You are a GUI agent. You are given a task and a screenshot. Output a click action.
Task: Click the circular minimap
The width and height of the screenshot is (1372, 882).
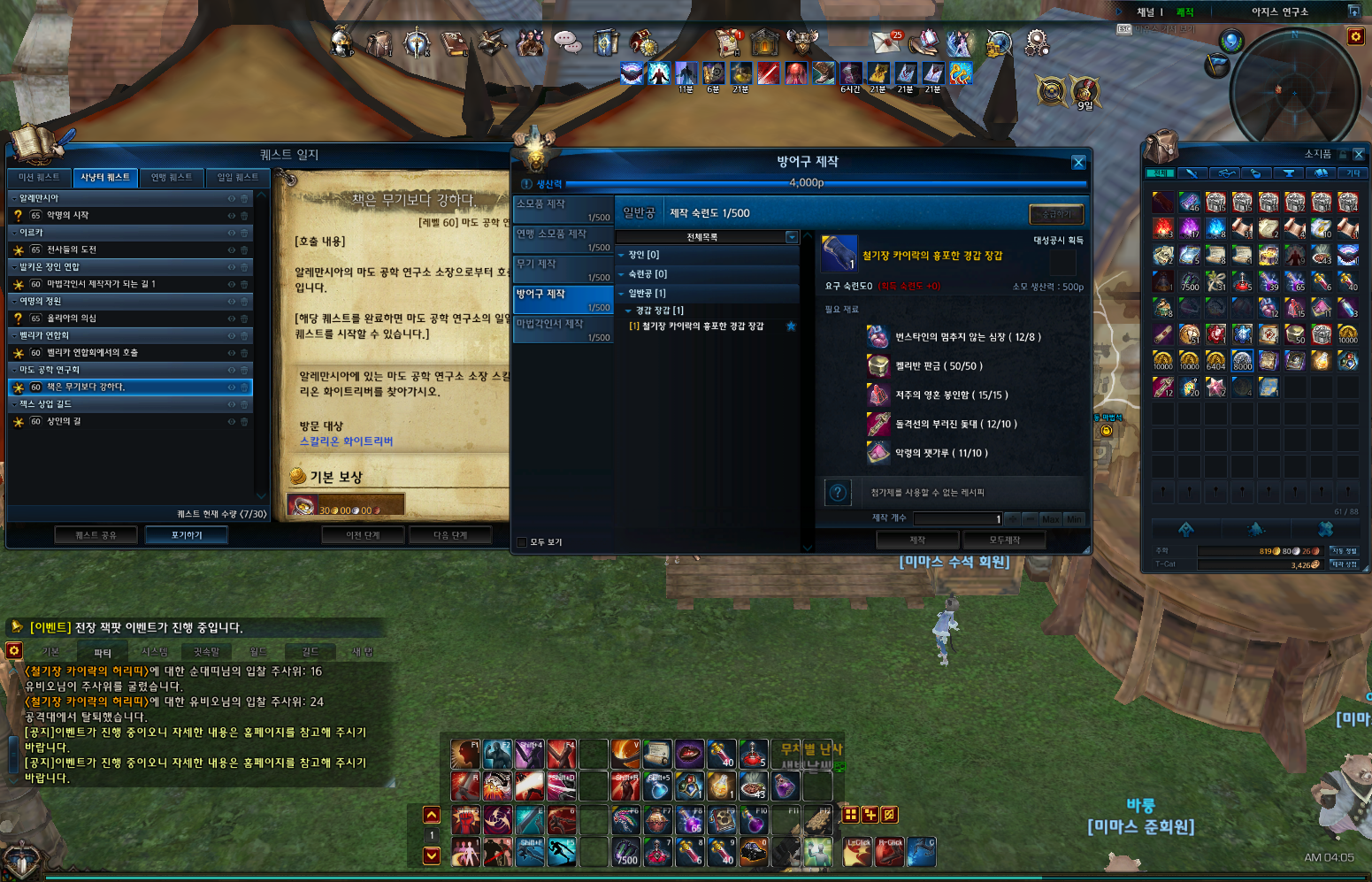(x=1294, y=86)
